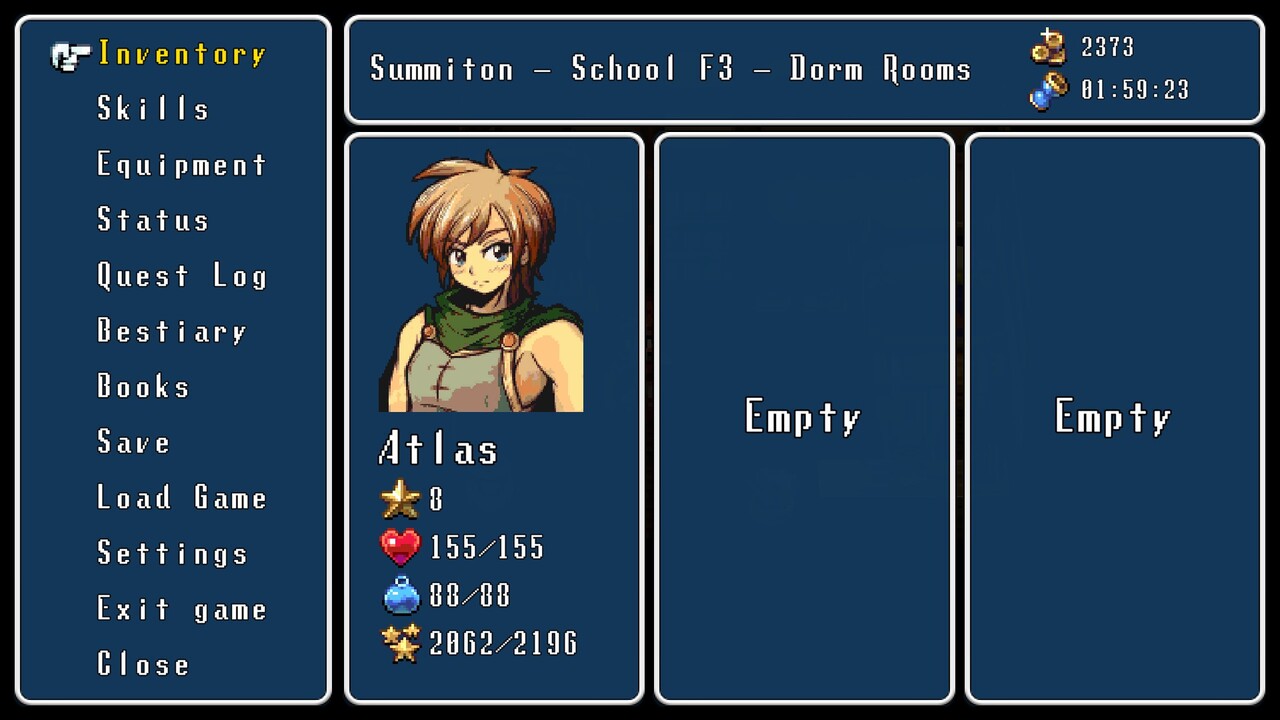Choose Exit game
Screen dimensions: 1280x720
click(181, 609)
